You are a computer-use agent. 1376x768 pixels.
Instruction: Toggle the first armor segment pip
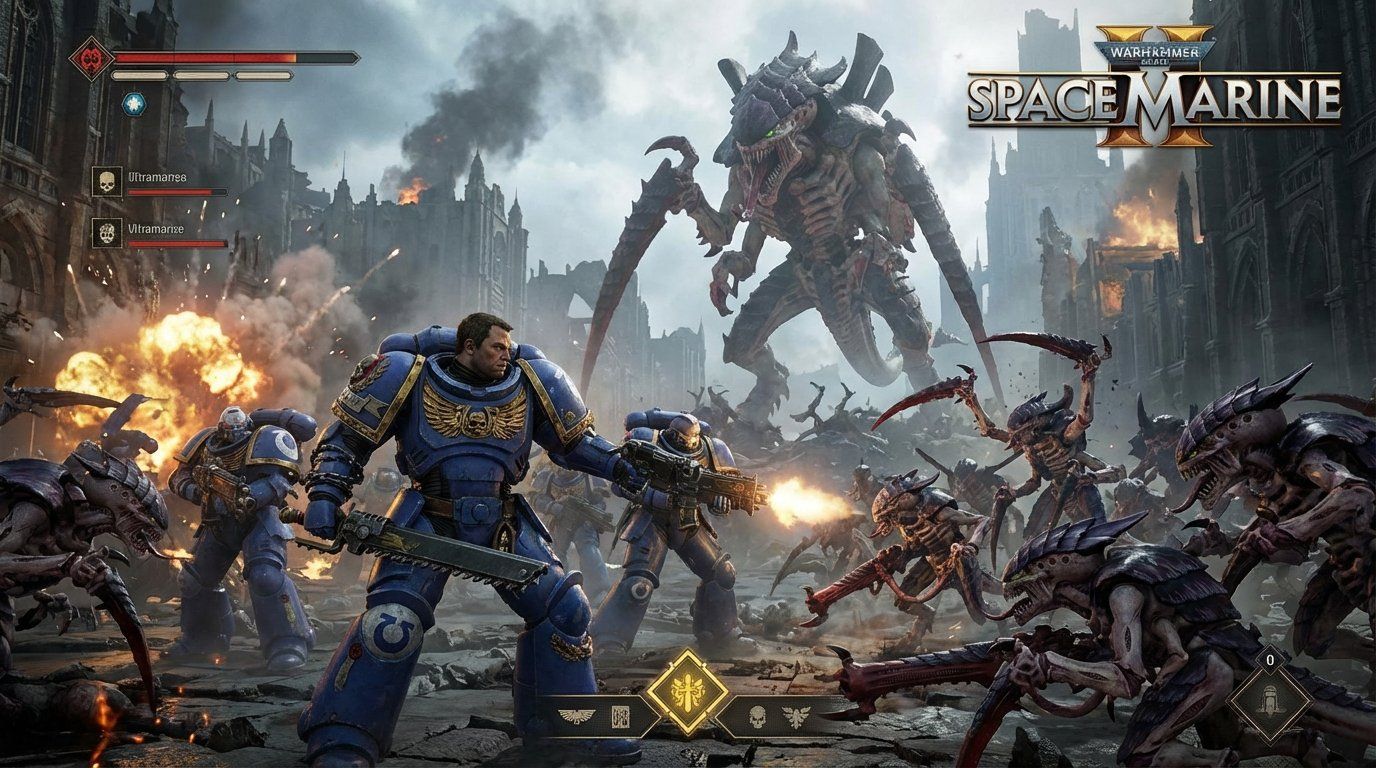(138, 75)
